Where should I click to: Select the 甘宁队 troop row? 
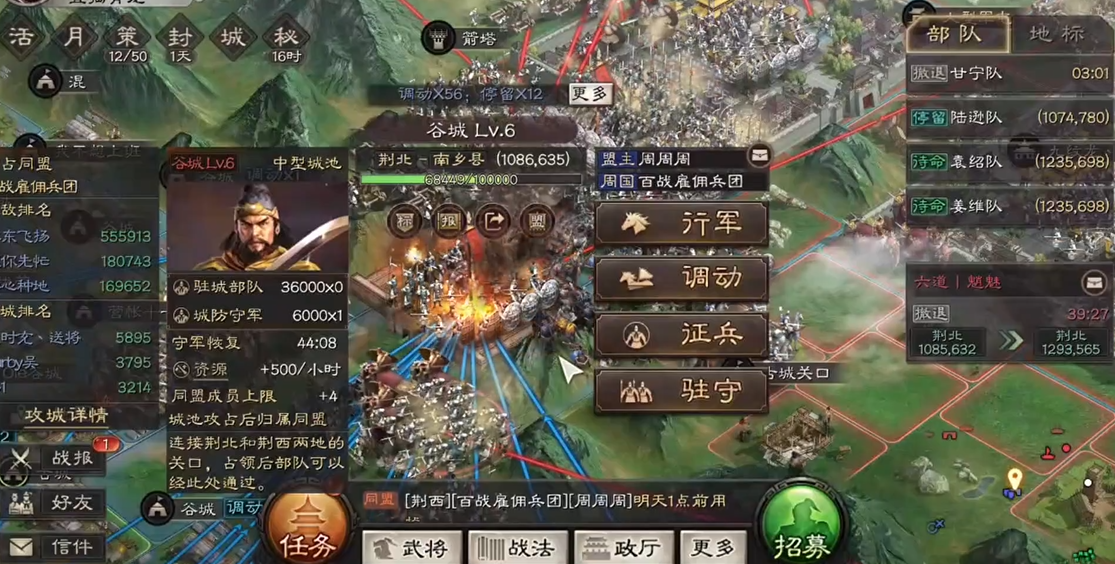pos(1009,73)
